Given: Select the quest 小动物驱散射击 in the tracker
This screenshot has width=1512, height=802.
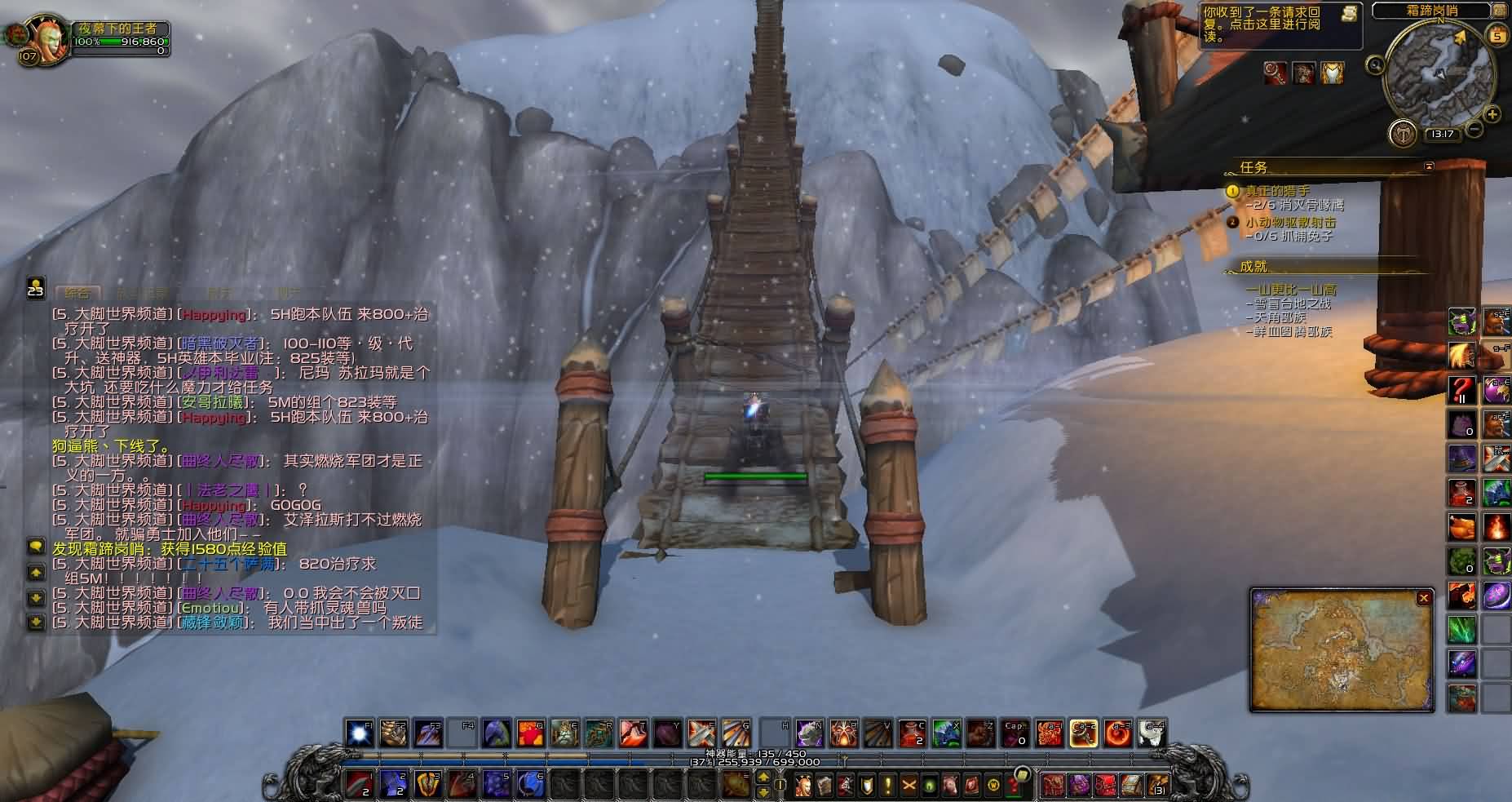Looking at the screenshot, I should [1290, 221].
